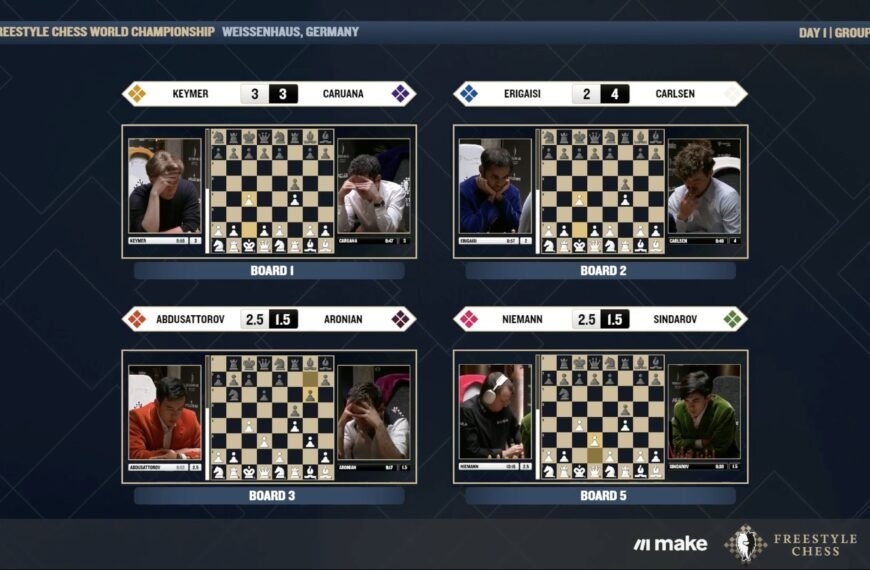Click the Keymer vs Caruana chessboard
Viewport: 870px width, 570px height.
272,190
